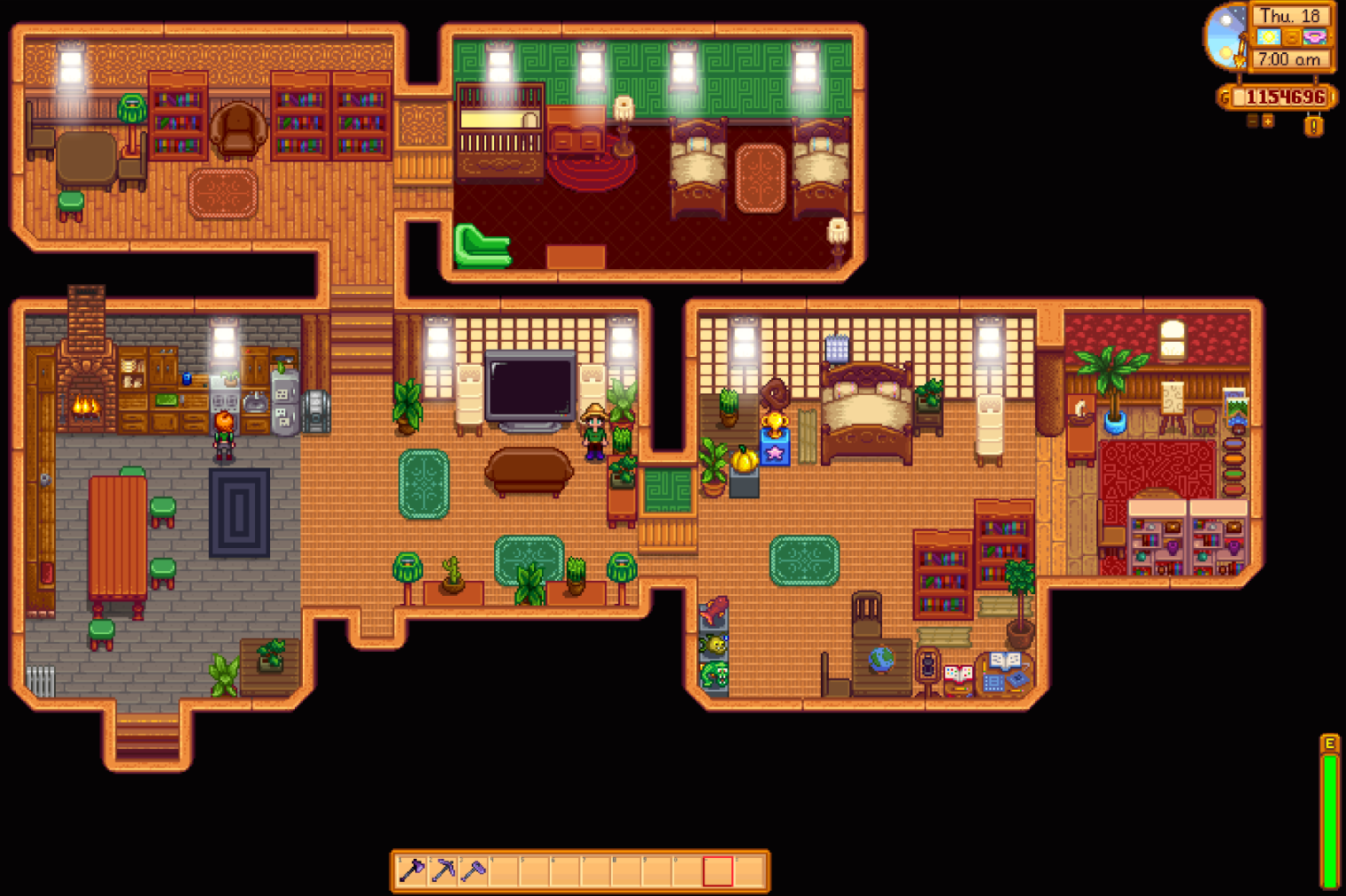Click the gold counter showing 1154696

1282,97
